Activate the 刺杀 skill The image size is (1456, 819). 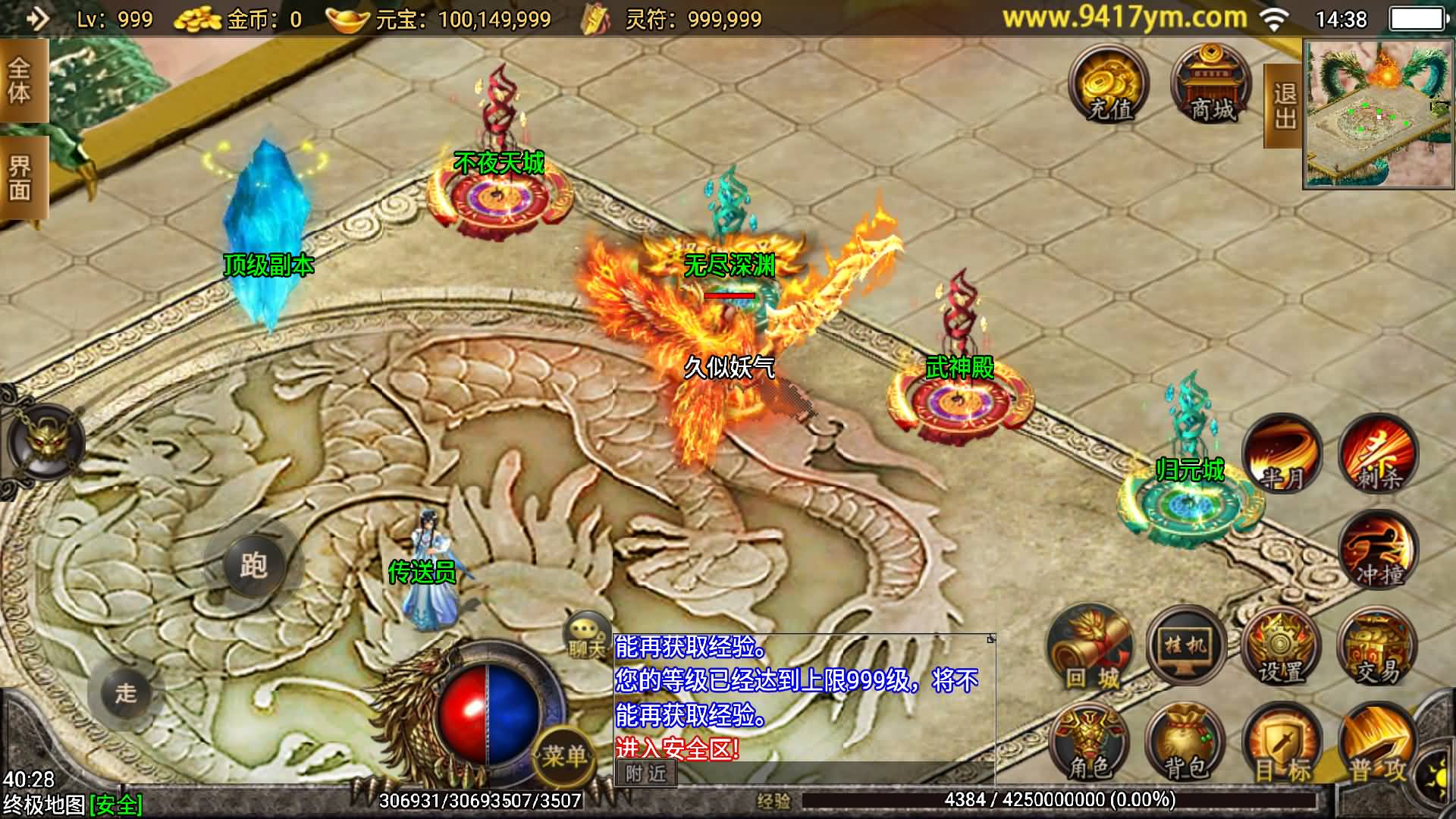click(x=1378, y=454)
